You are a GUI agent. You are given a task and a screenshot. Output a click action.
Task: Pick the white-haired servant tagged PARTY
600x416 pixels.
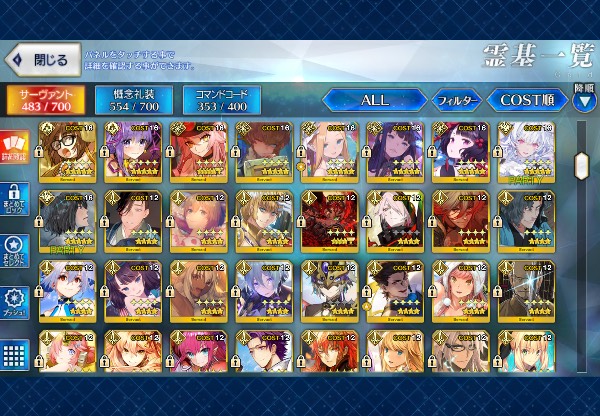click(526, 151)
